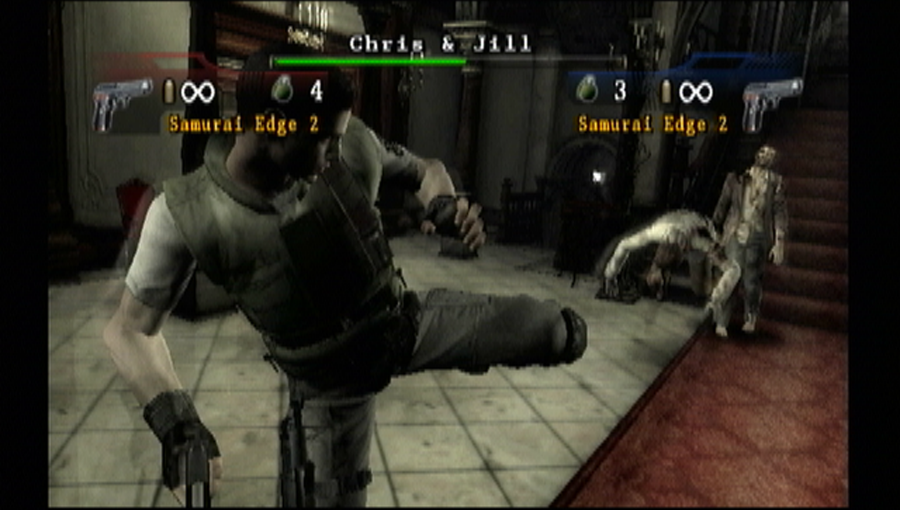Viewport: 900px width, 510px height.
Task: Select player two's Samurai Edge pistol icon
Action: point(771,104)
